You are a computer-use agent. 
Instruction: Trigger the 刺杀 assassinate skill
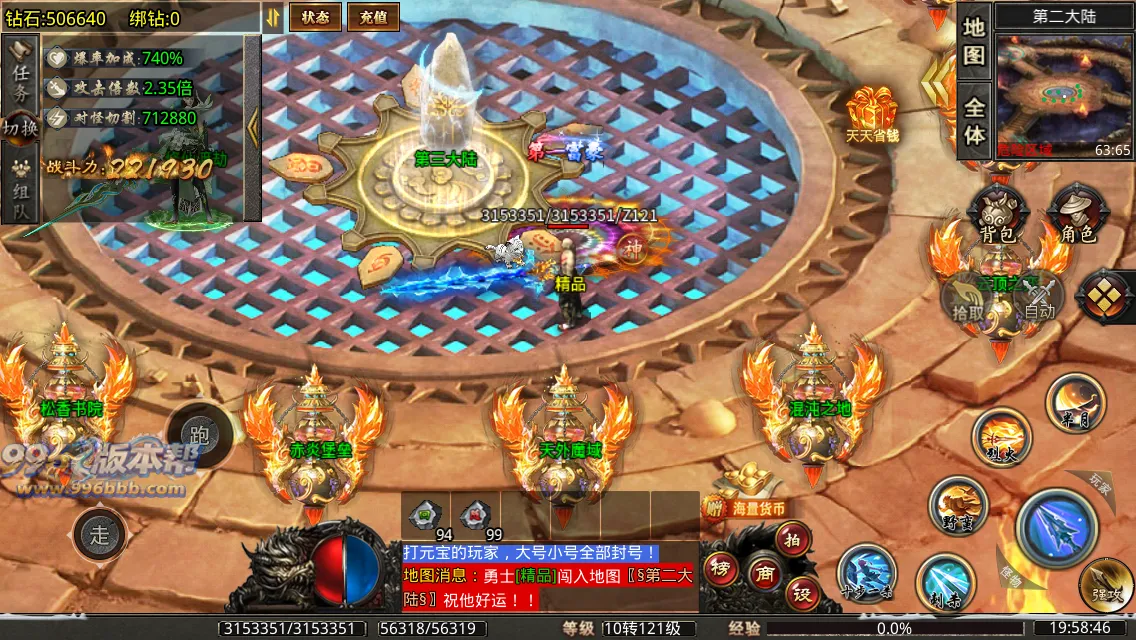pyautogui.click(x=945, y=582)
